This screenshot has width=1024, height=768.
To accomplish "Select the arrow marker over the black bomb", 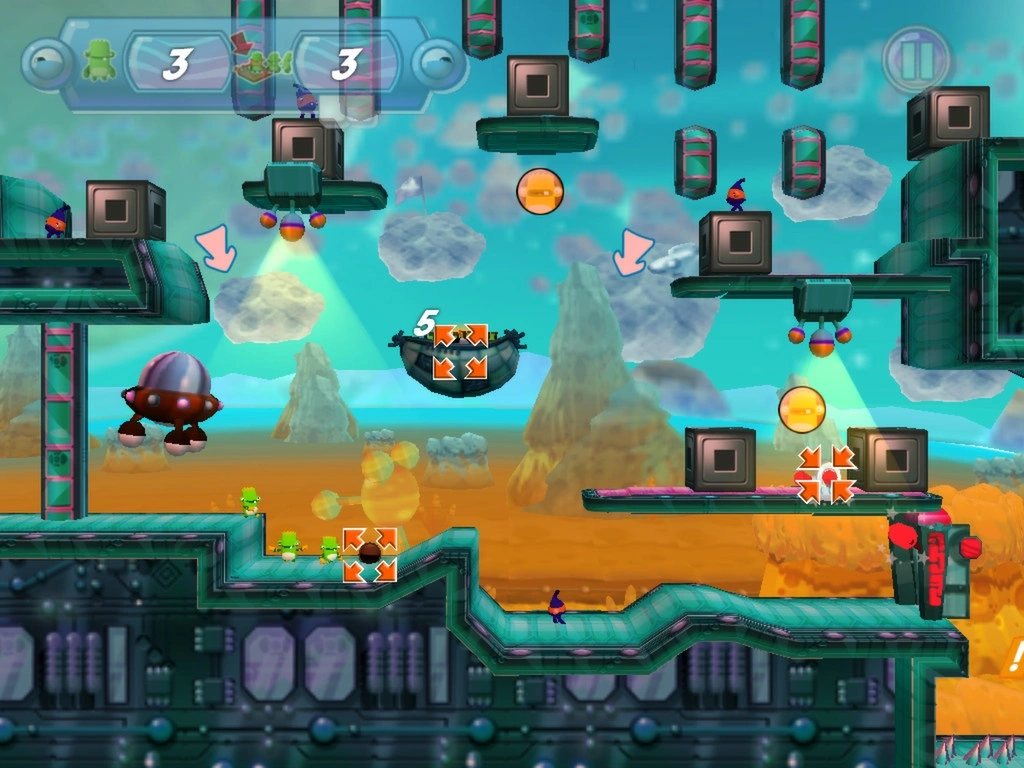I will 370,555.
